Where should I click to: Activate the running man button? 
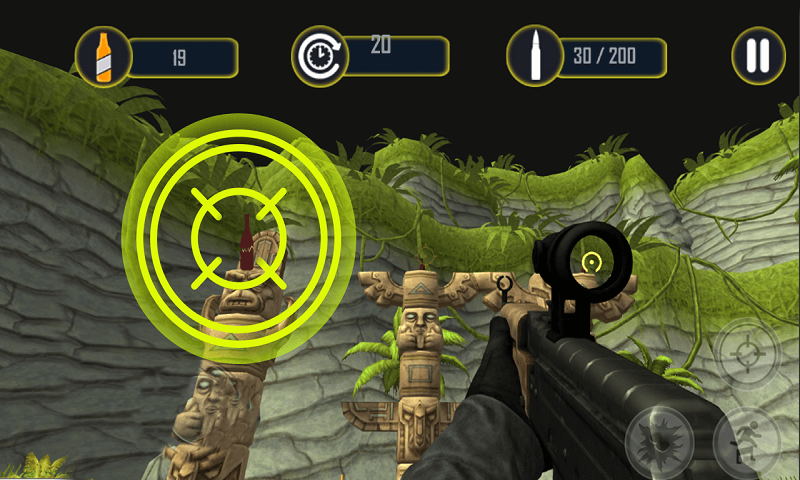point(746,445)
